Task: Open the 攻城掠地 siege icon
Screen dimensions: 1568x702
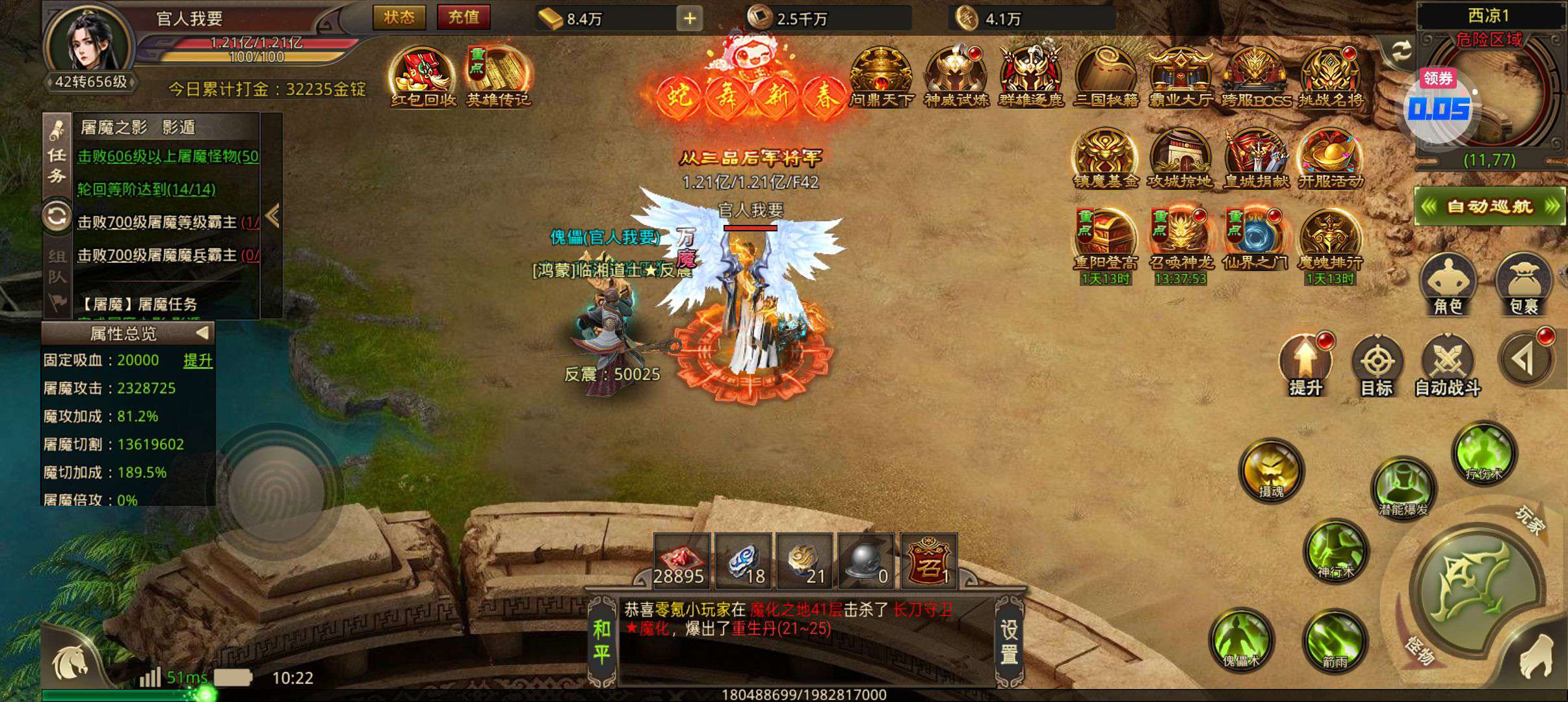Action: point(1179,159)
